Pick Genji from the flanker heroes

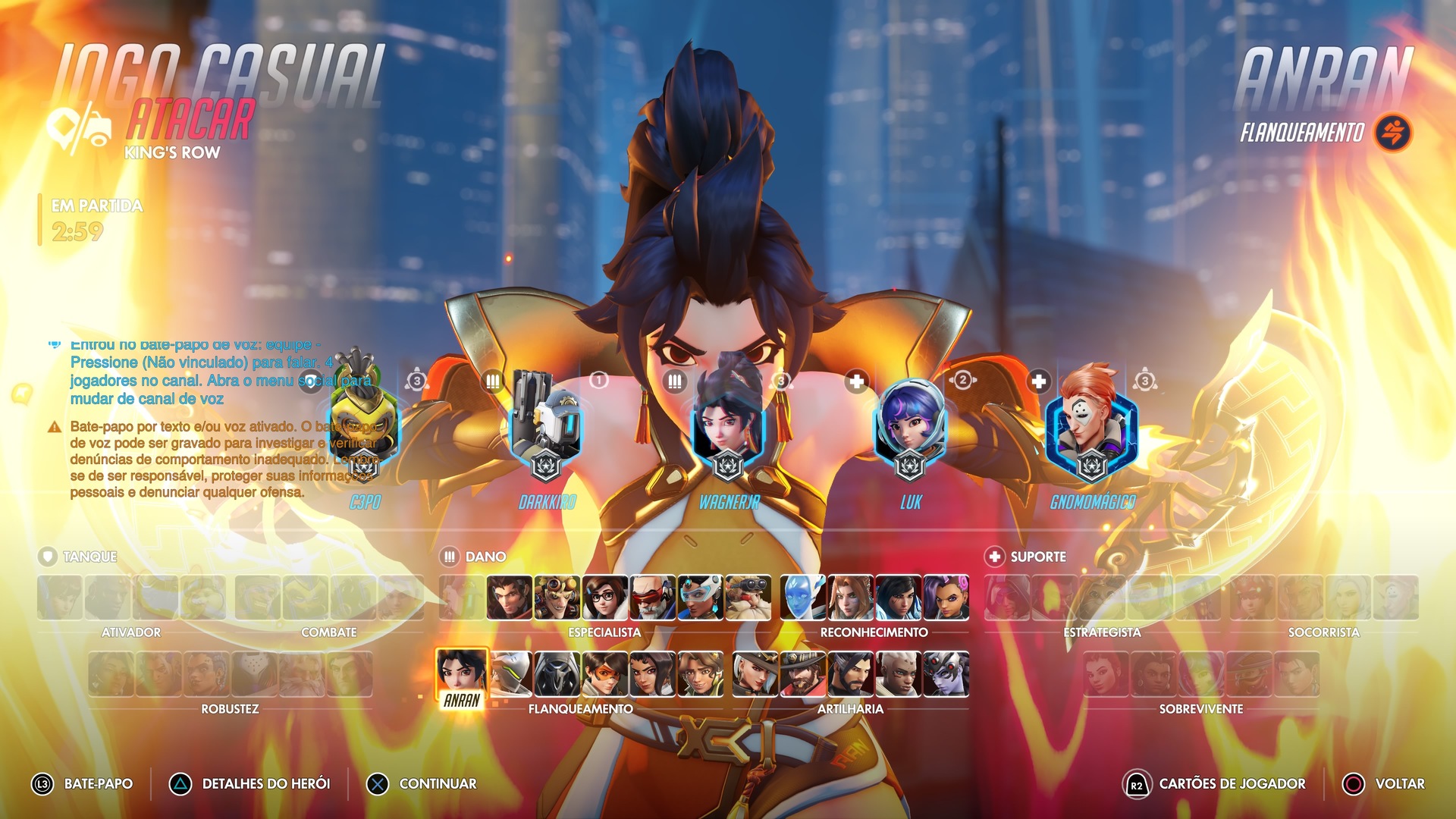[x=510, y=673]
